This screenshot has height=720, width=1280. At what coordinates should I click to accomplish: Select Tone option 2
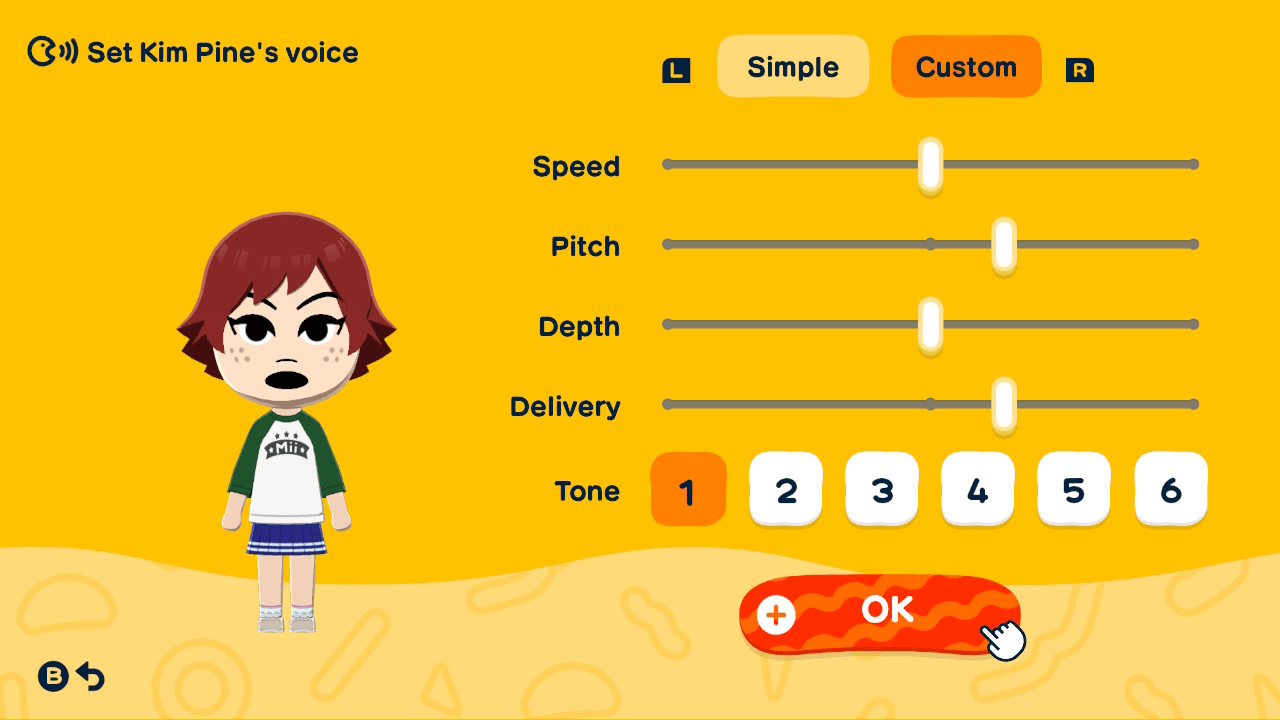point(786,489)
